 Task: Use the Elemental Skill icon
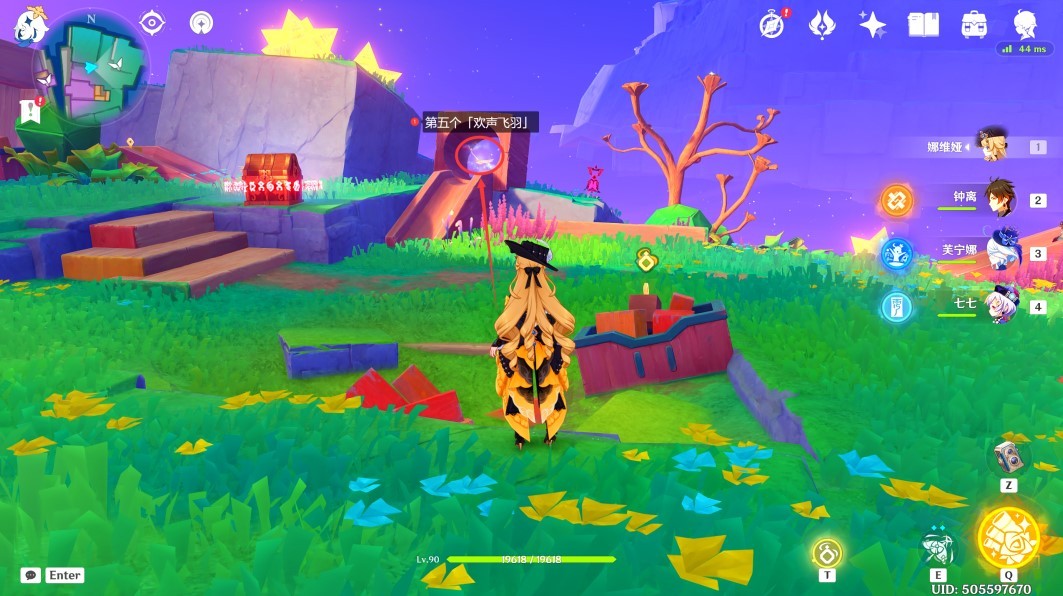(938, 546)
